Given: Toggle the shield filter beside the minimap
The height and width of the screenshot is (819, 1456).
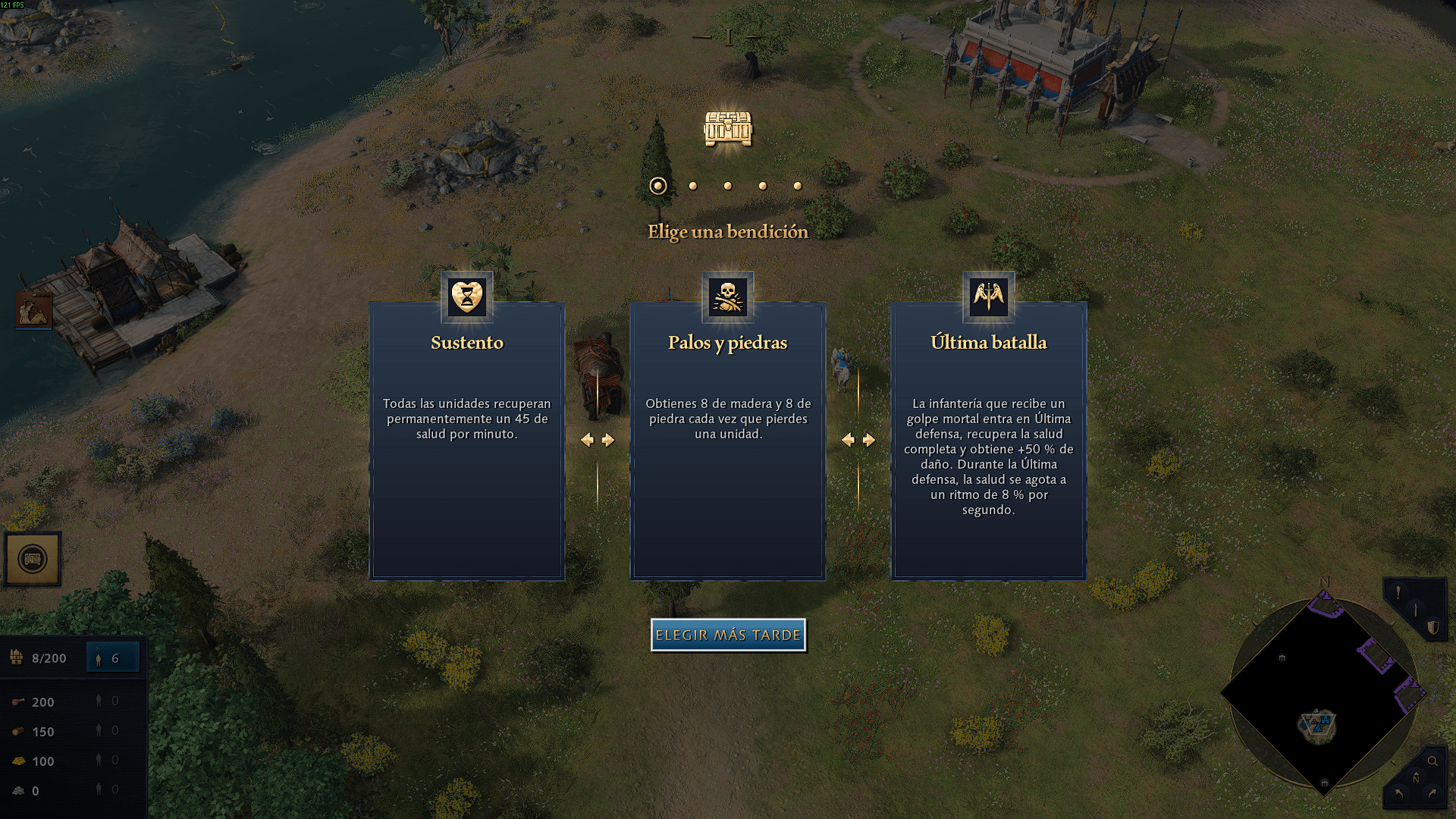Looking at the screenshot, I should pyautogui.click(x=1432, y=627).
